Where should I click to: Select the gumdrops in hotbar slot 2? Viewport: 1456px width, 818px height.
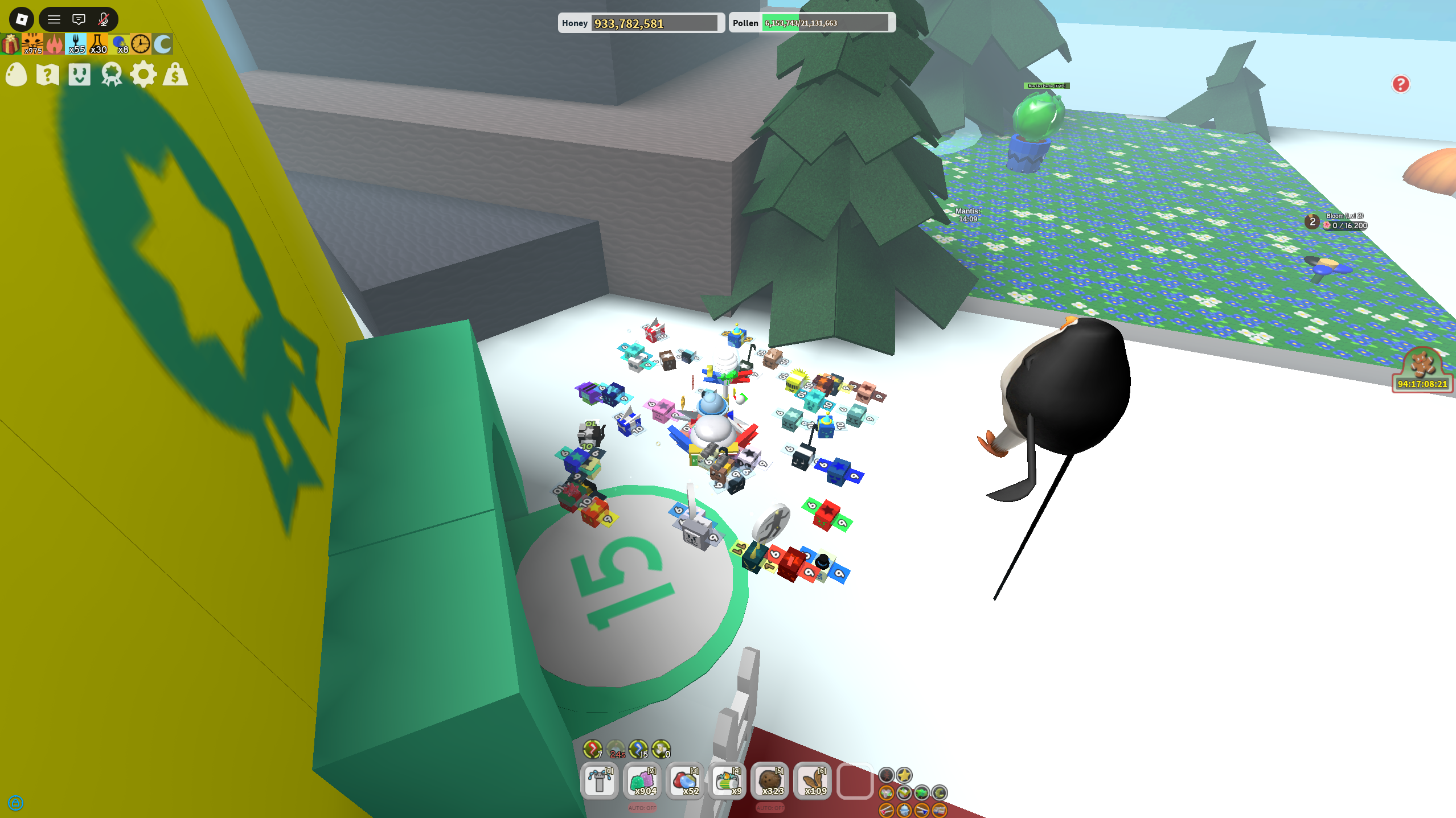pos(641,782)
